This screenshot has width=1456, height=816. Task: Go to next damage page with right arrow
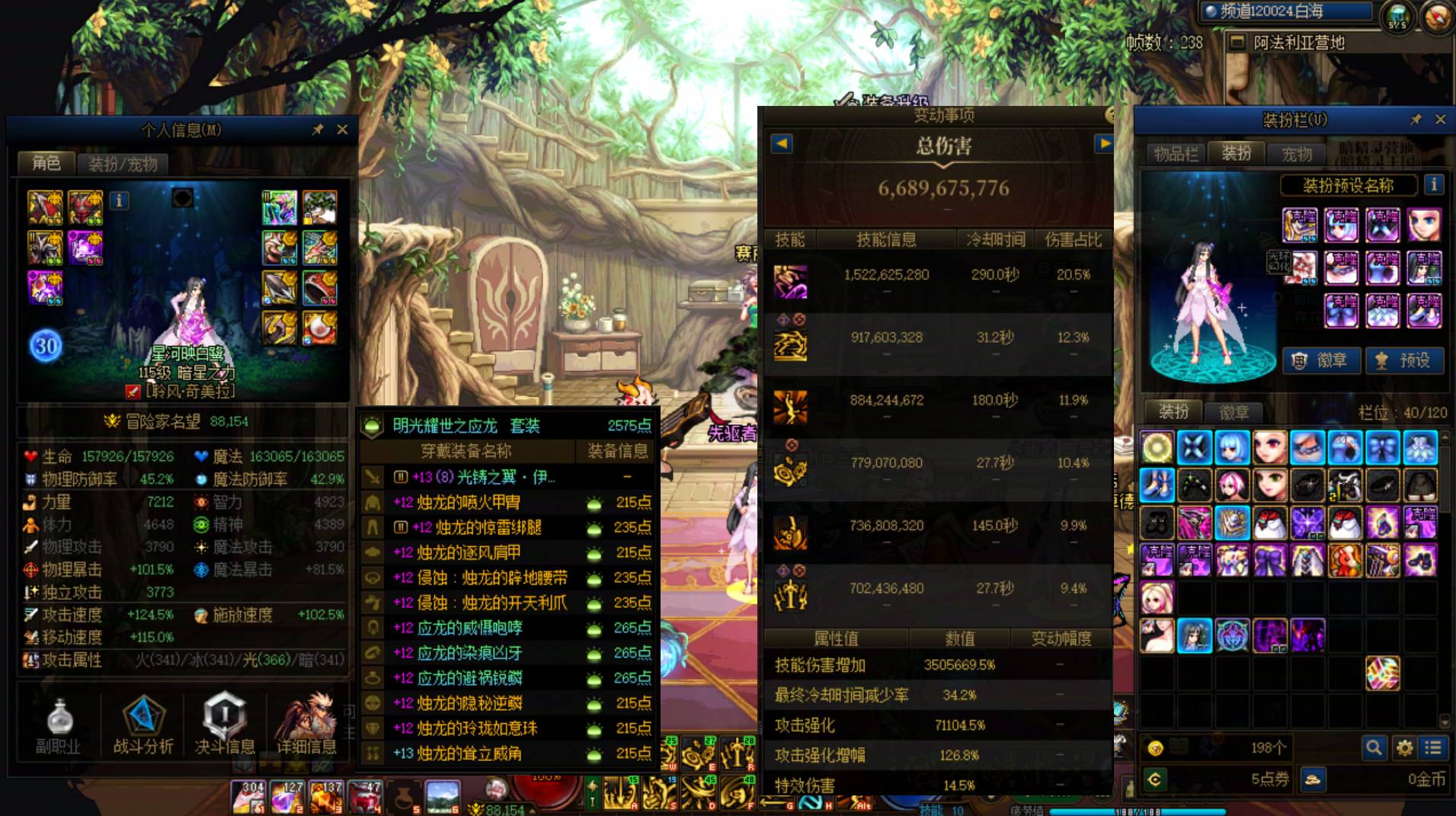coord(1103,143)
